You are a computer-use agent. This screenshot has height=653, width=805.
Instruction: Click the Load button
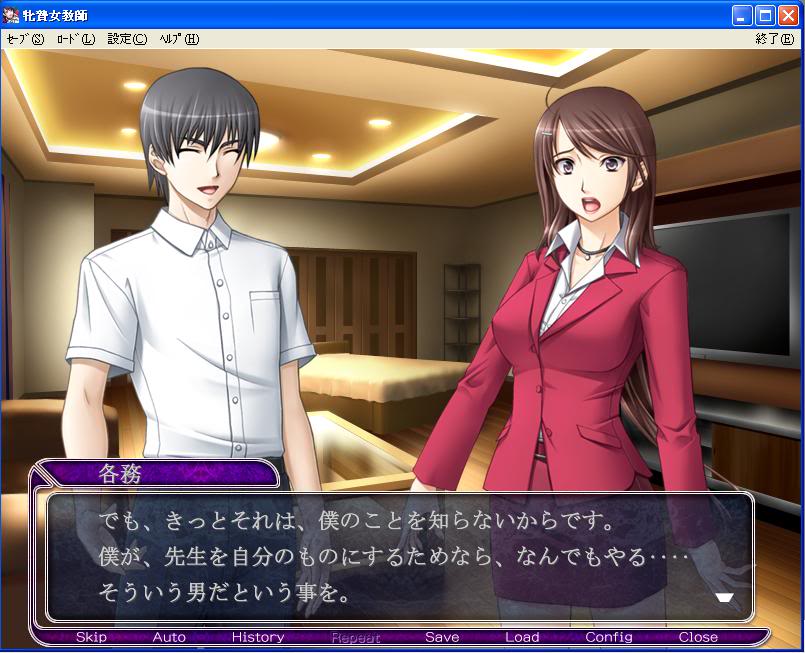522,637
